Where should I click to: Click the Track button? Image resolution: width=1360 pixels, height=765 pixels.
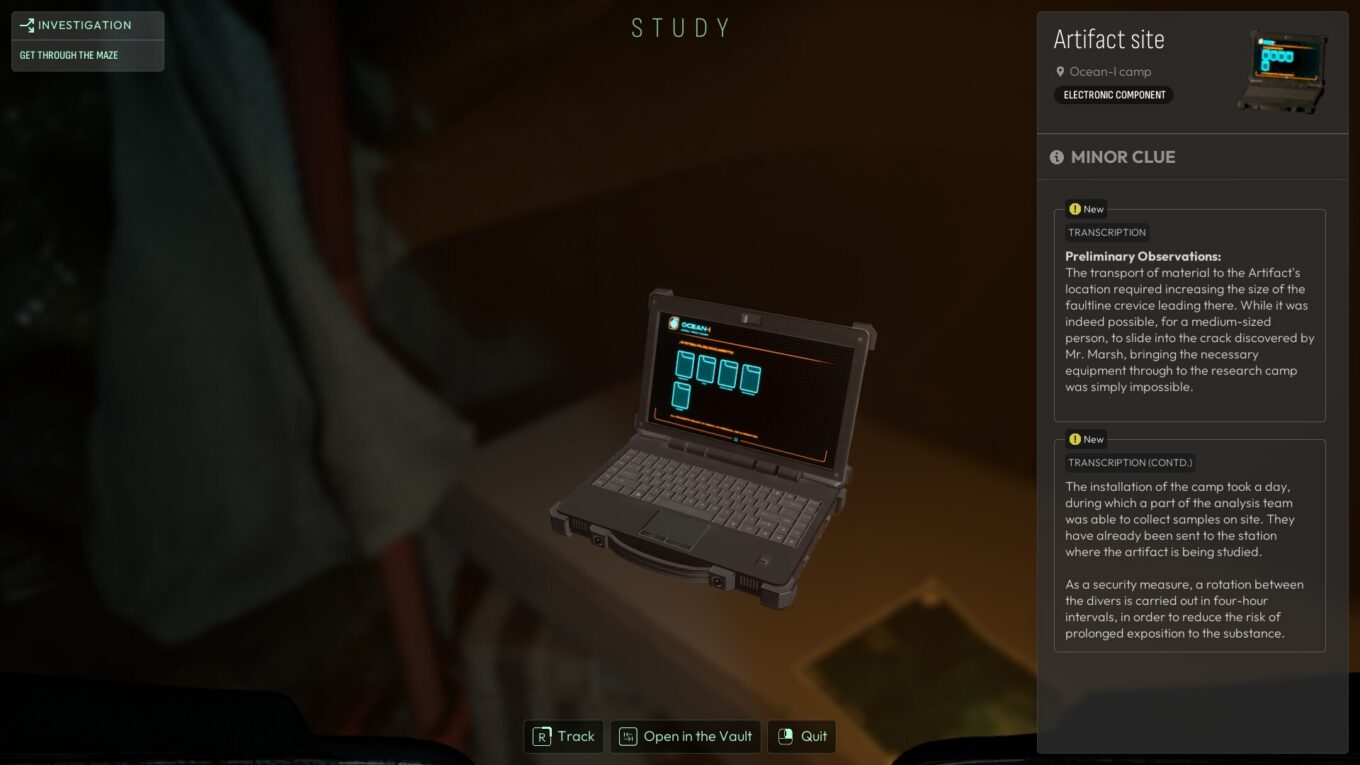[x=564, y=737]
